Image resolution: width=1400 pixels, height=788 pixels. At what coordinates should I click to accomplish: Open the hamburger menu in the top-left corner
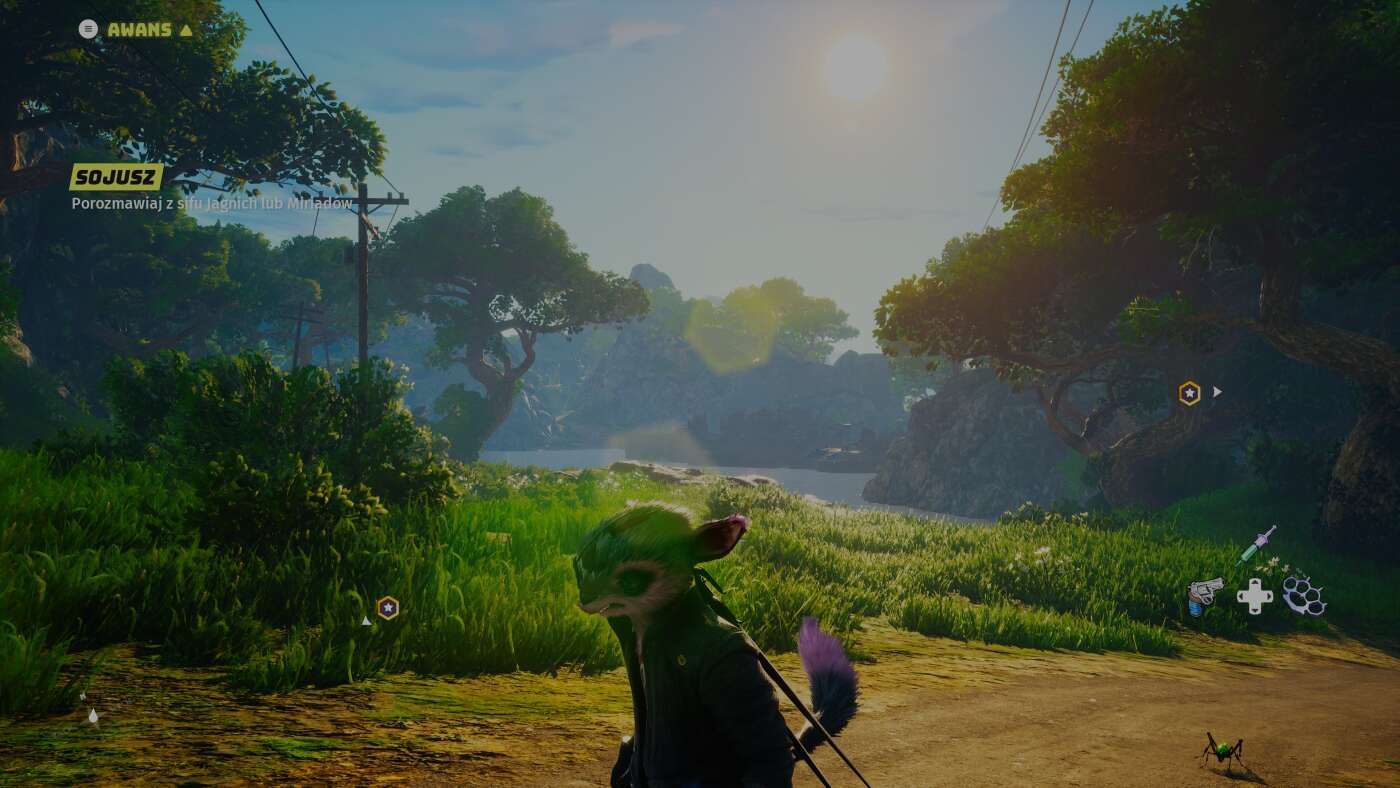tap(88, 29)
